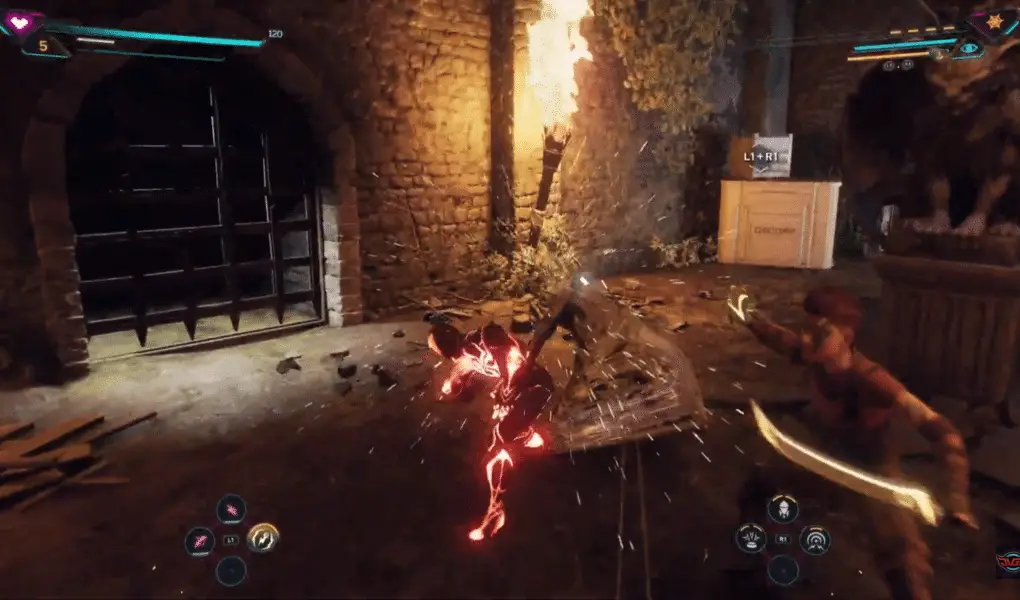Image resolution: width=1020 pixels, height=600 pixels.
Task: Toggle the cyan eye vision icon
Action: click(968, 47)
